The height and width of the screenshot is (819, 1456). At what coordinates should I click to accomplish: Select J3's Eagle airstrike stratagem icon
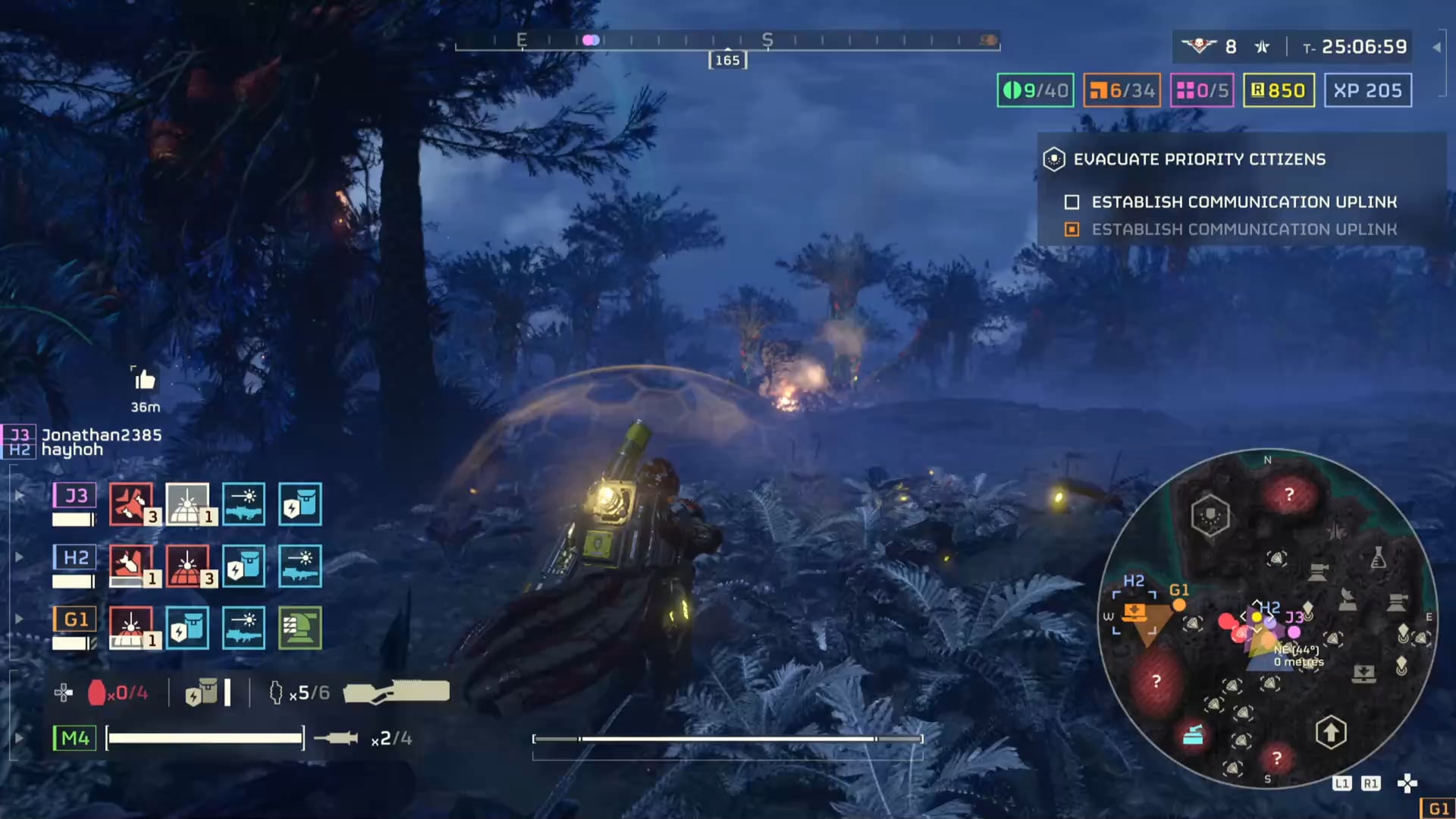point(130,504)
